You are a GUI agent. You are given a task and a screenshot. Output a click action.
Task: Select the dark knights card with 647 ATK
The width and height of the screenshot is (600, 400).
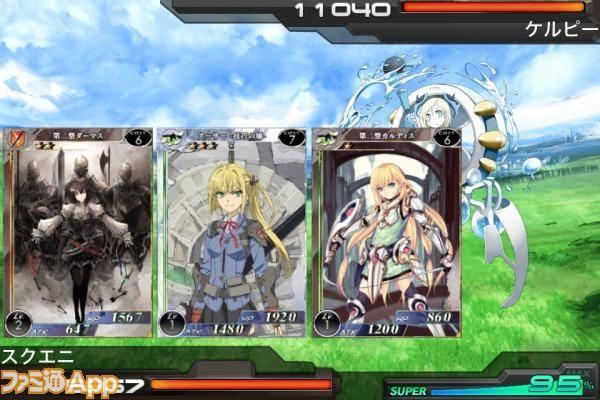[81, 232]
